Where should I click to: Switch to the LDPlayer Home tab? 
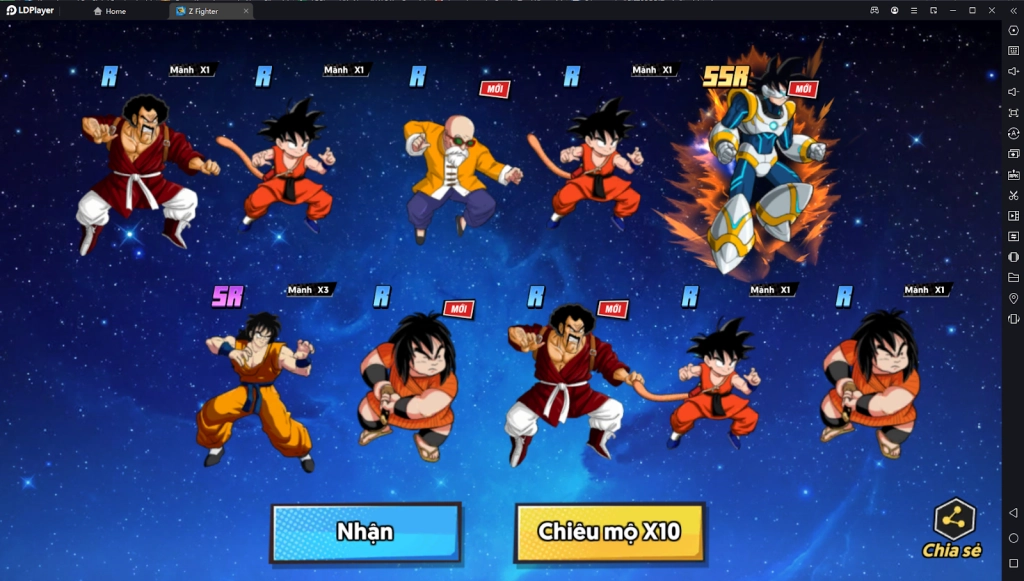[110, 11]
